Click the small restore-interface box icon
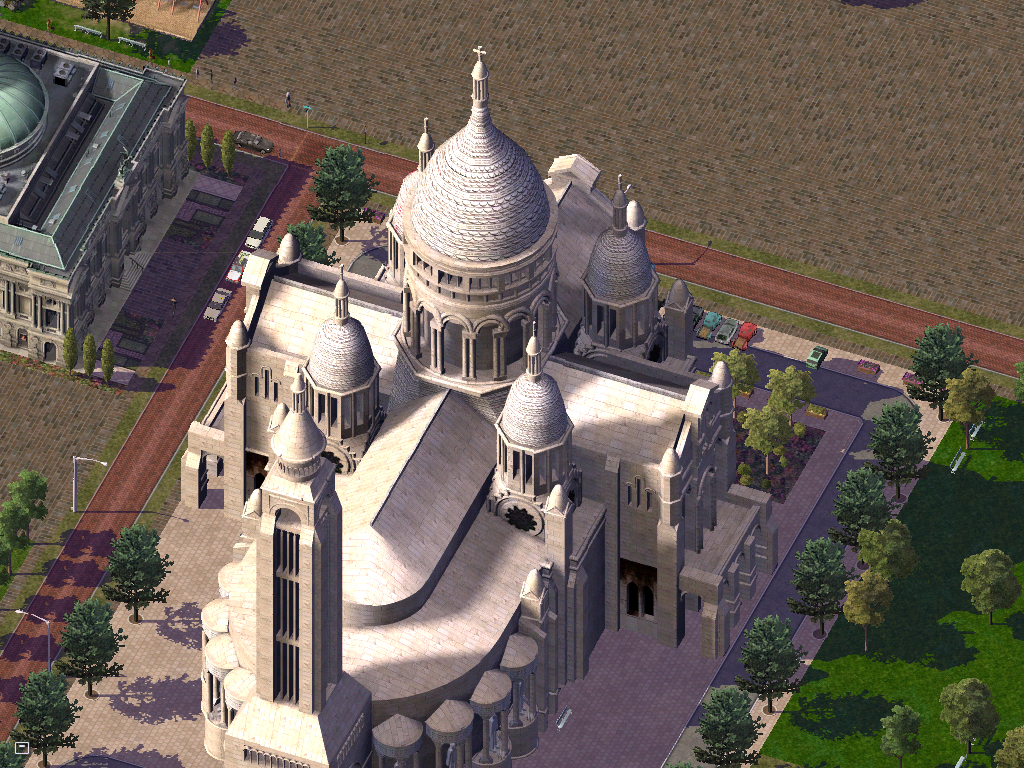The image size is (1024, 768). tap(21, 747)
